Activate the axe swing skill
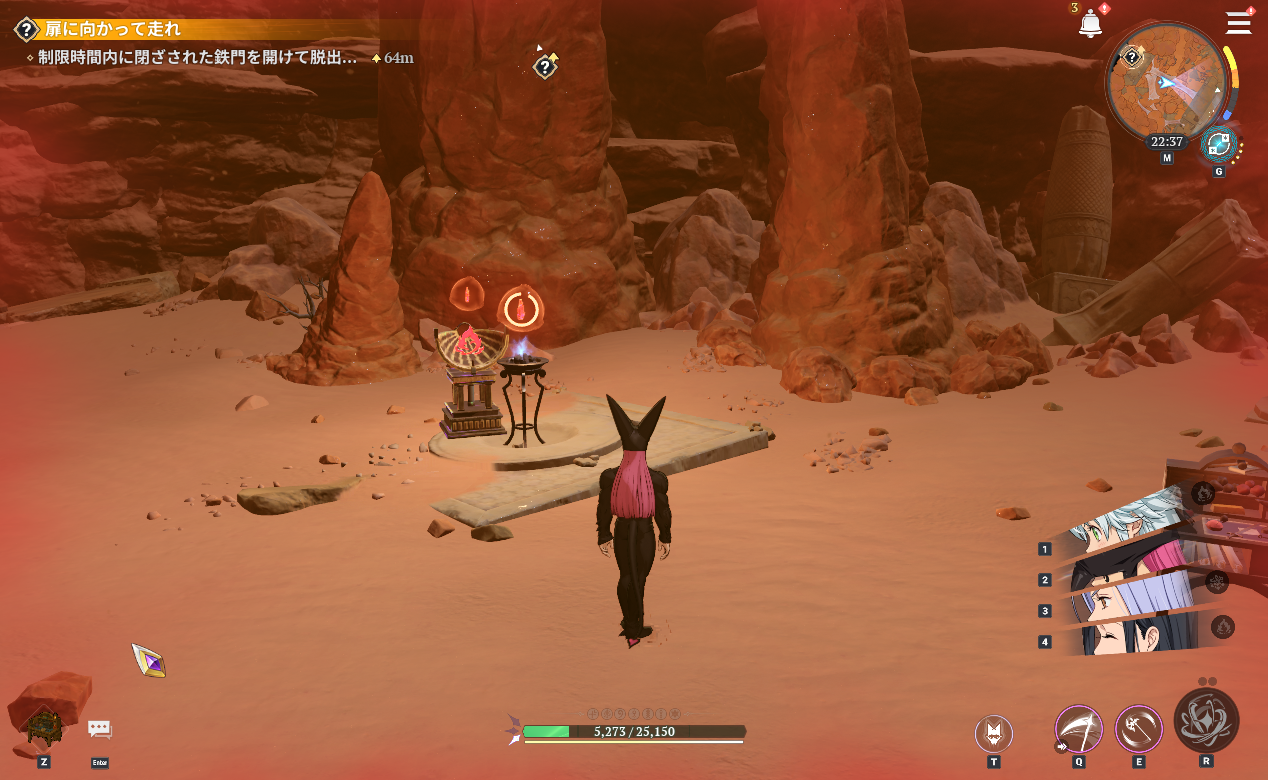This screenshot has width=1268, height=780. click(1138, 729)
